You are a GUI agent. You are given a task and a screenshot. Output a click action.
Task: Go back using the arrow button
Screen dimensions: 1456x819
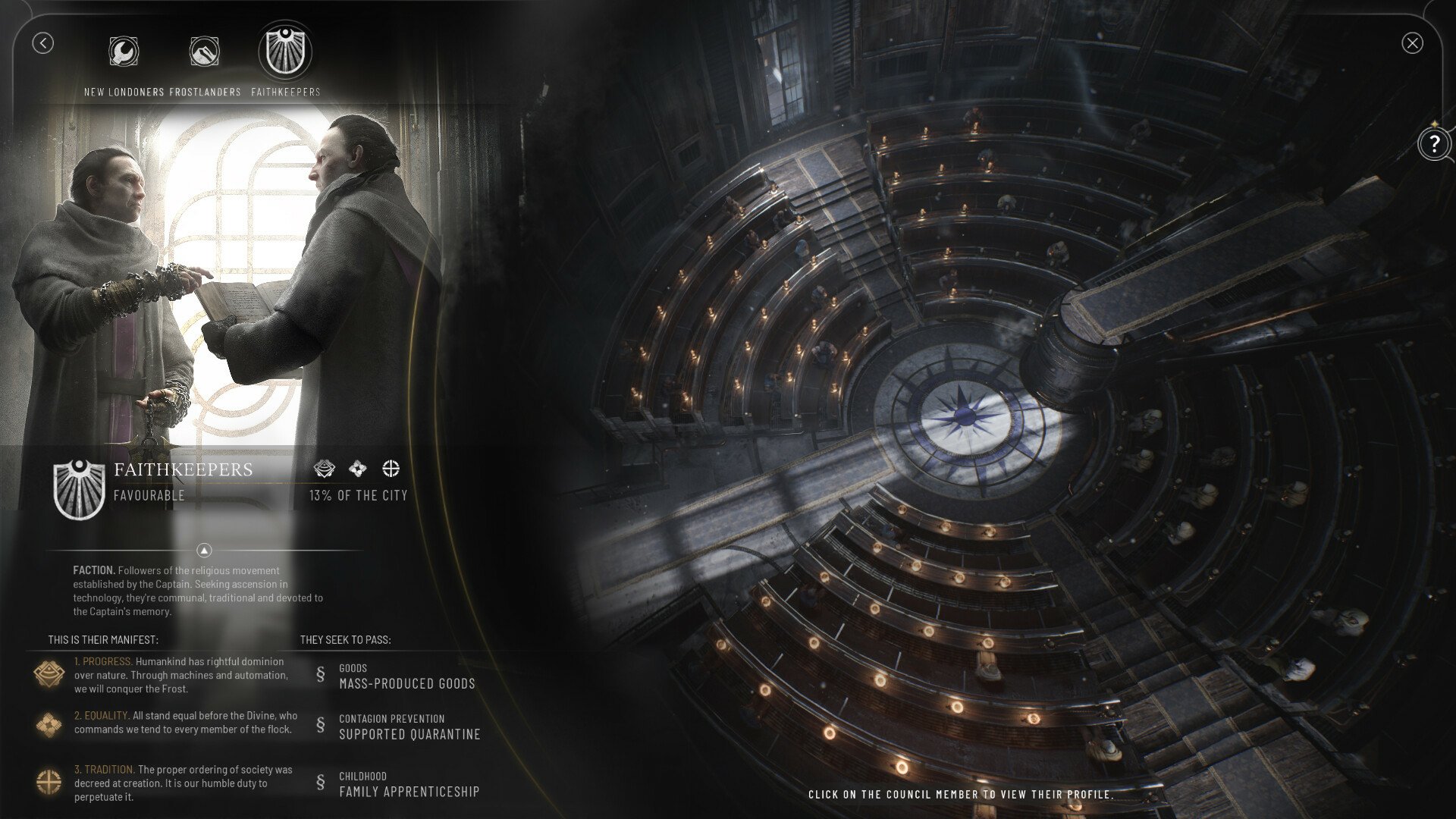42,43
